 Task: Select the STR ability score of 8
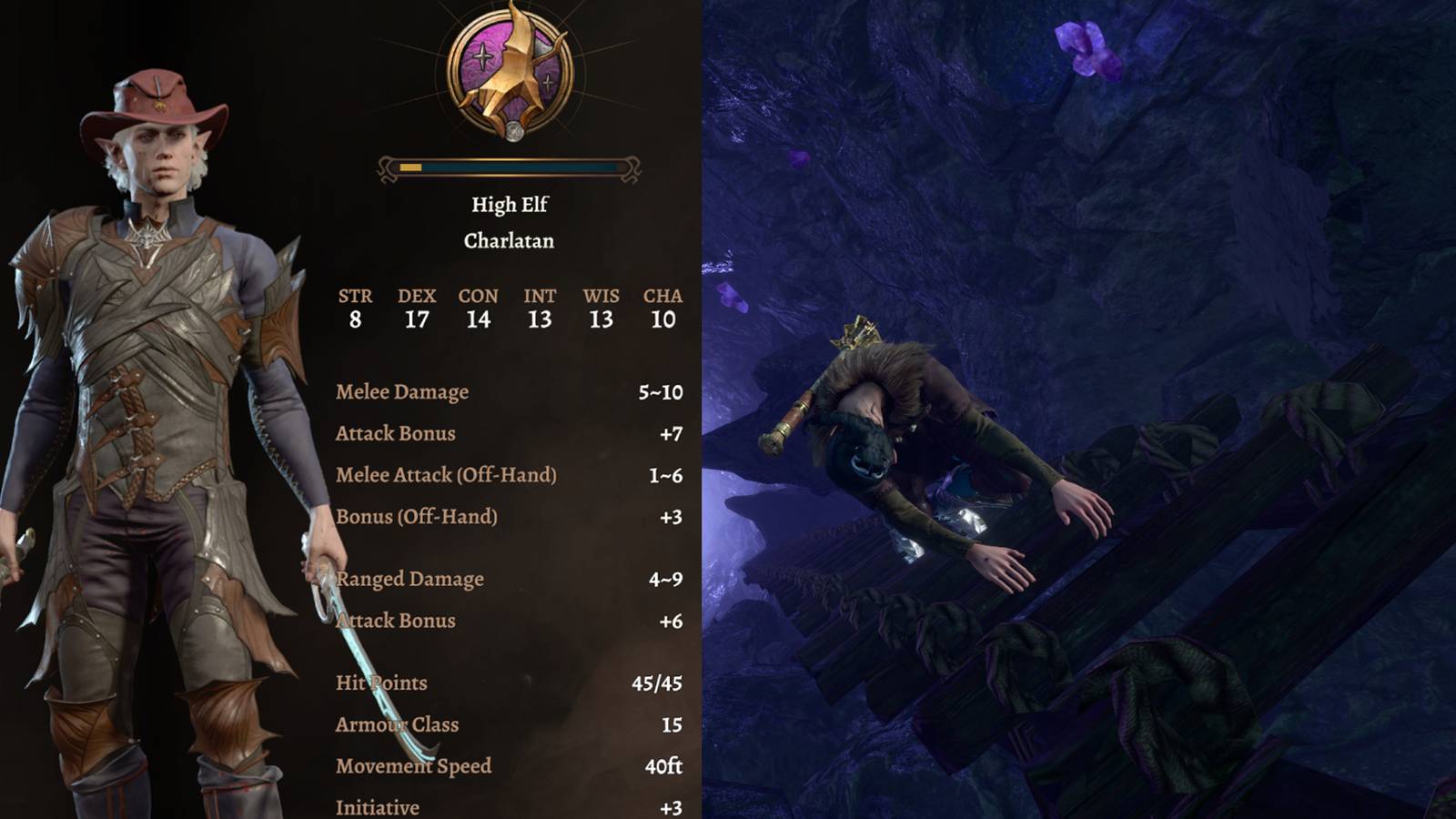pyautogui.click(x=356, y=319)
